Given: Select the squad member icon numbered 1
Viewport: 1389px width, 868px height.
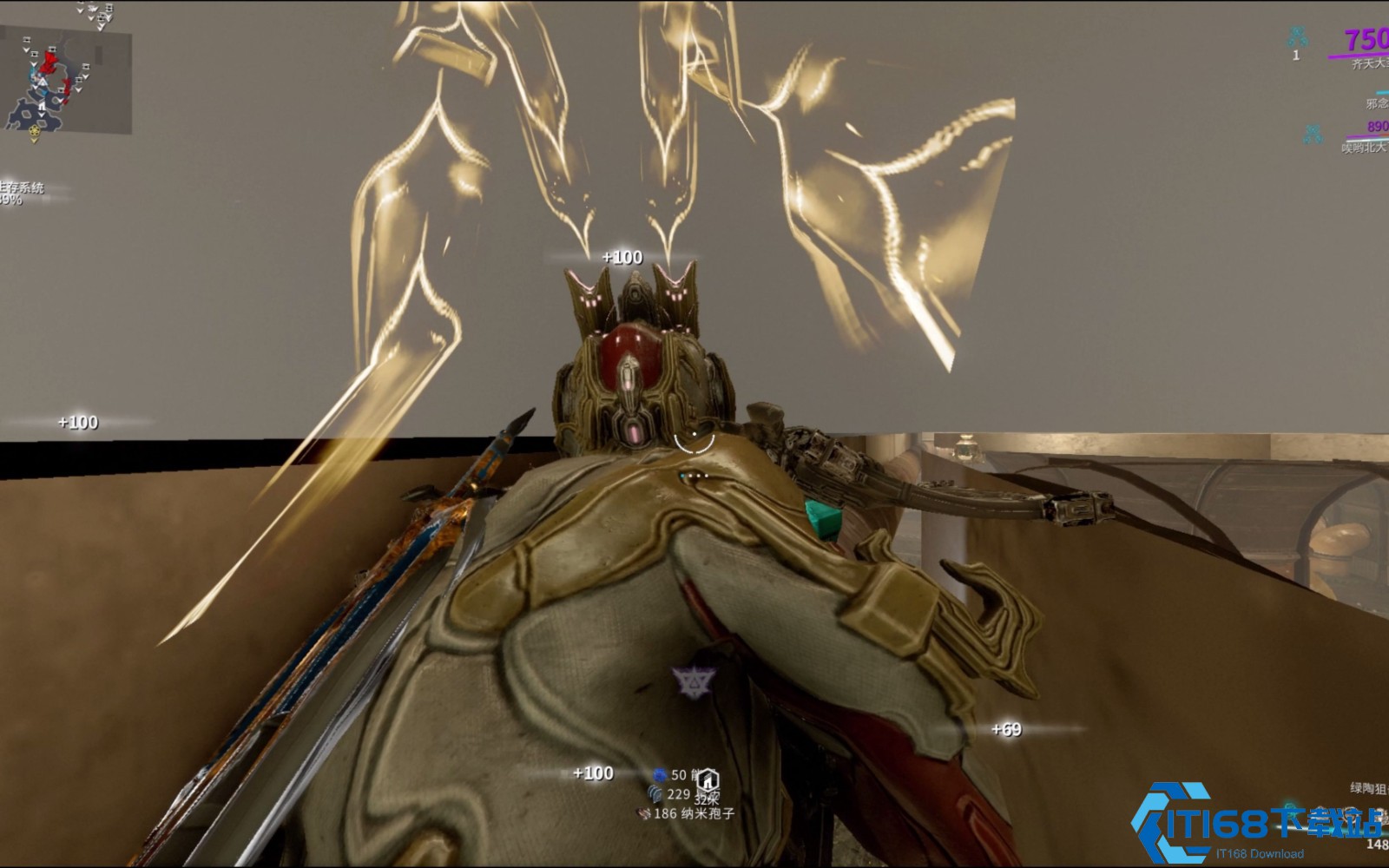Looking at the screenshot, I should 1297,37.
